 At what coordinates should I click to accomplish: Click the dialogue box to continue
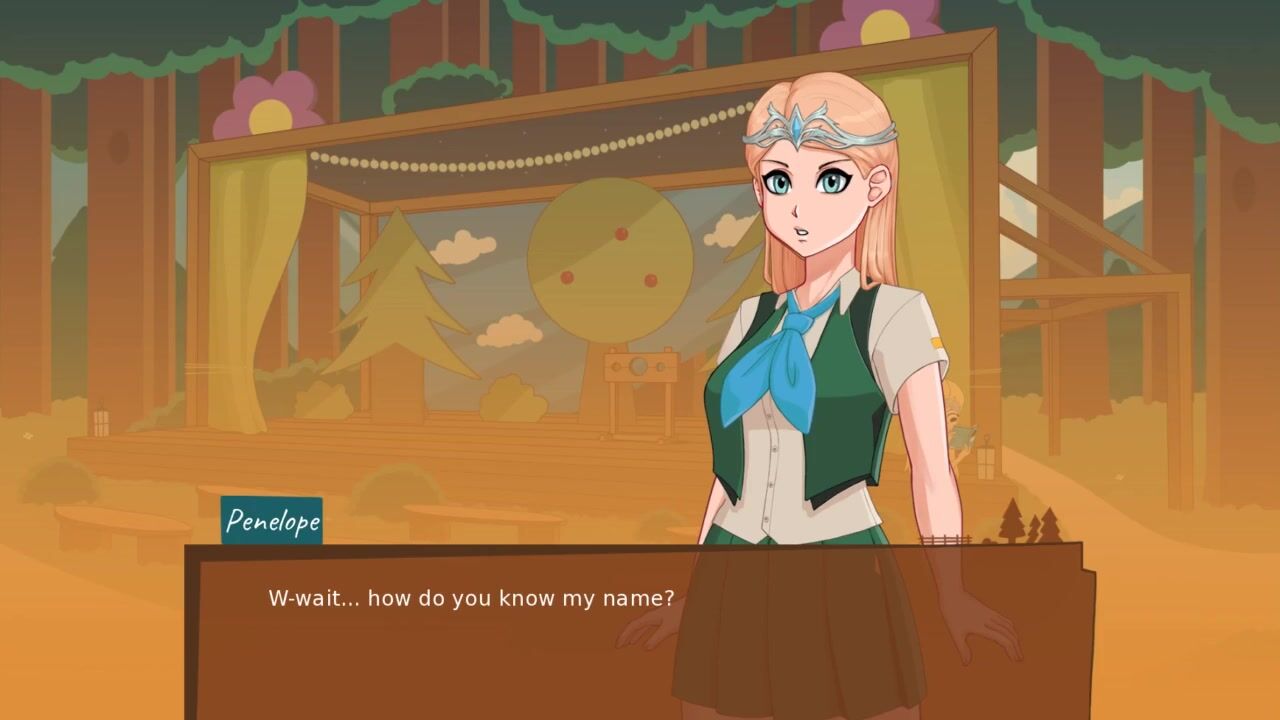click(640, 632)
